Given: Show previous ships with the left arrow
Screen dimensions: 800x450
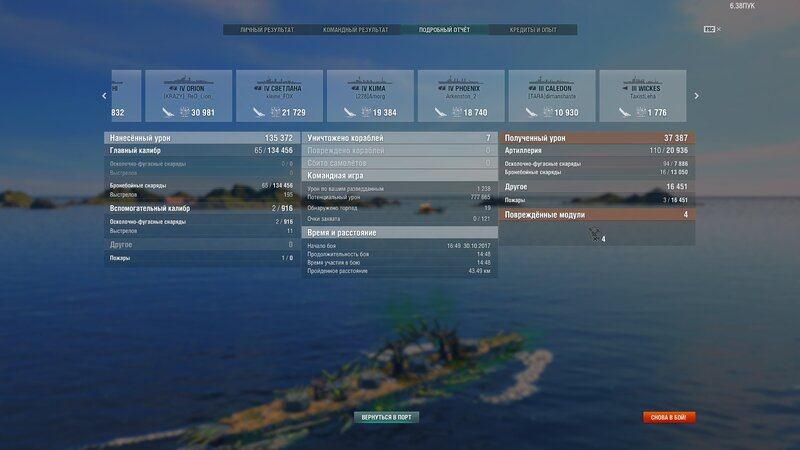Looking at the screenshot, I should tap(104, 96).
